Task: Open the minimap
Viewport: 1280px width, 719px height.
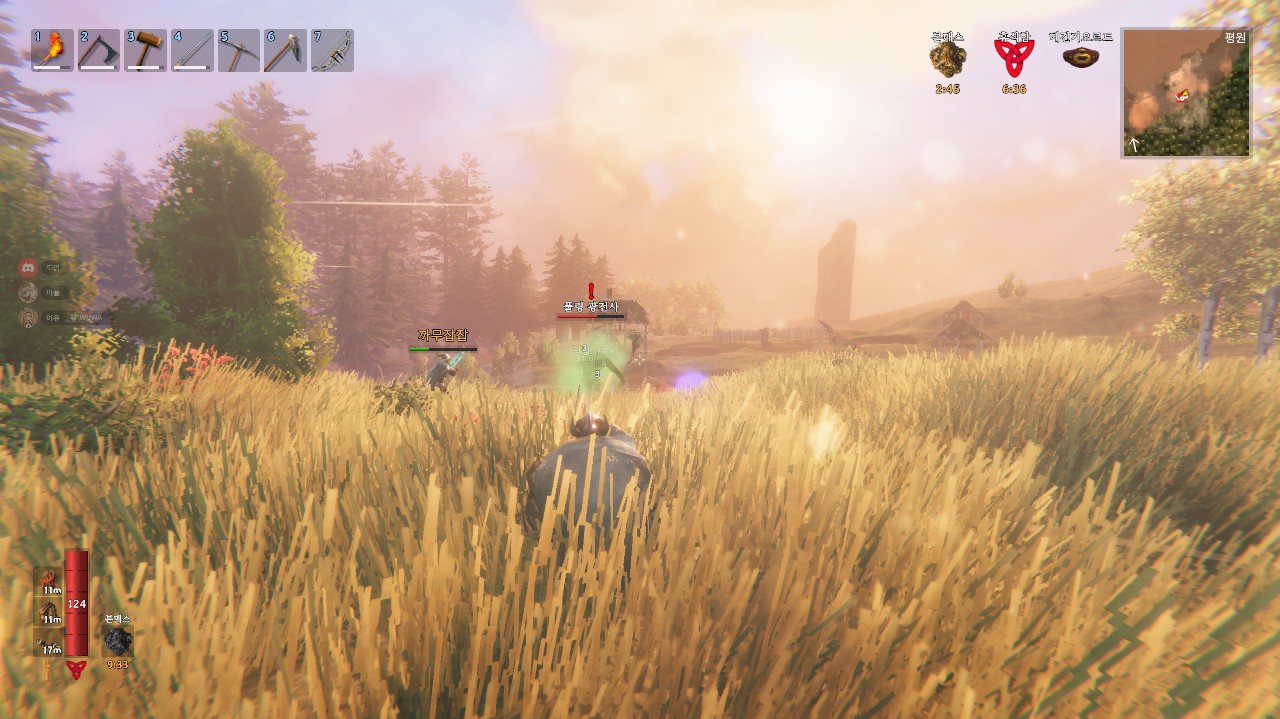Action: (x=1185, y=93)
